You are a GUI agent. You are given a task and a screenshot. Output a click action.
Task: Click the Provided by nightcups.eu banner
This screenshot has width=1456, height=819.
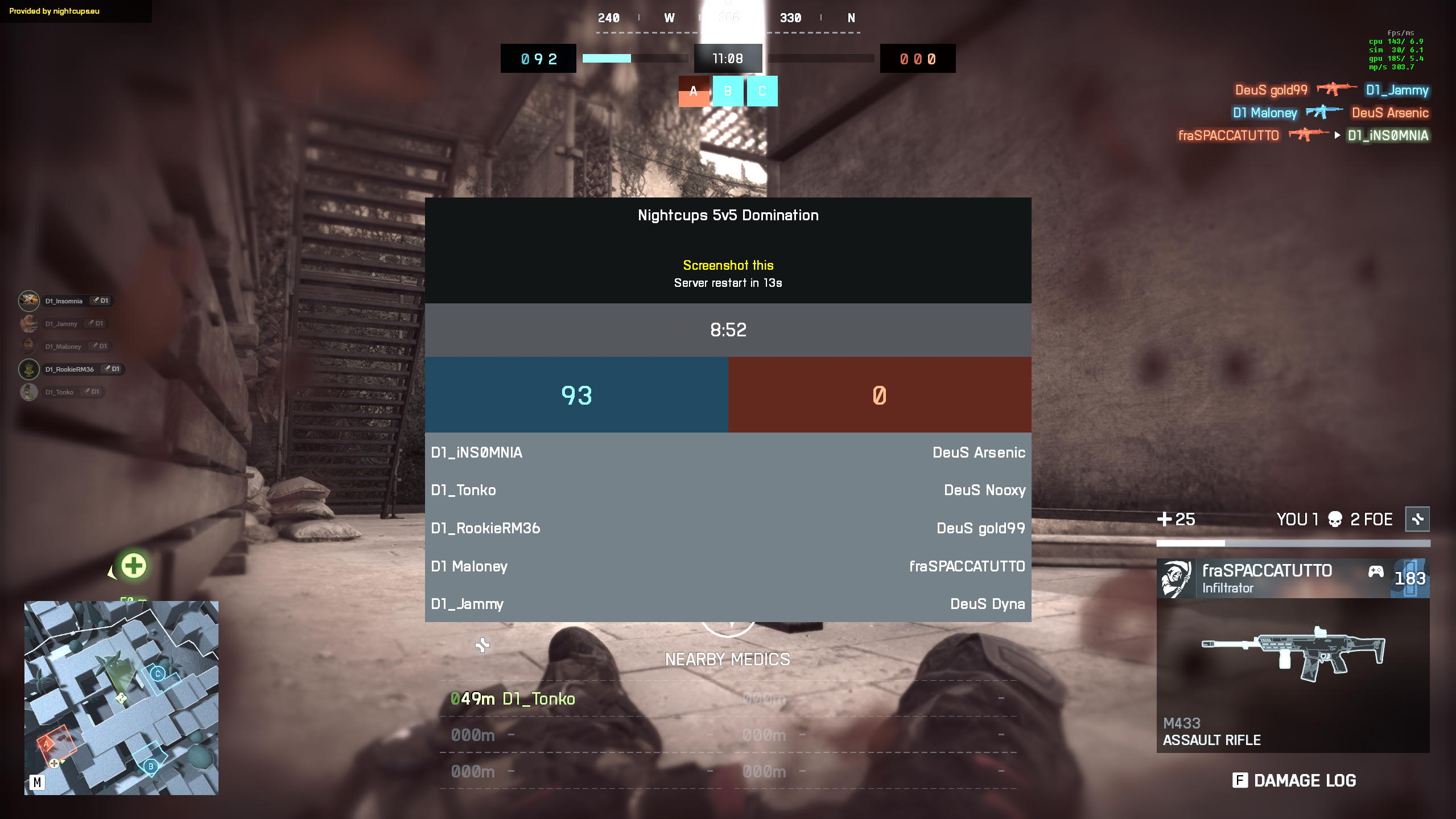[55, 11]
